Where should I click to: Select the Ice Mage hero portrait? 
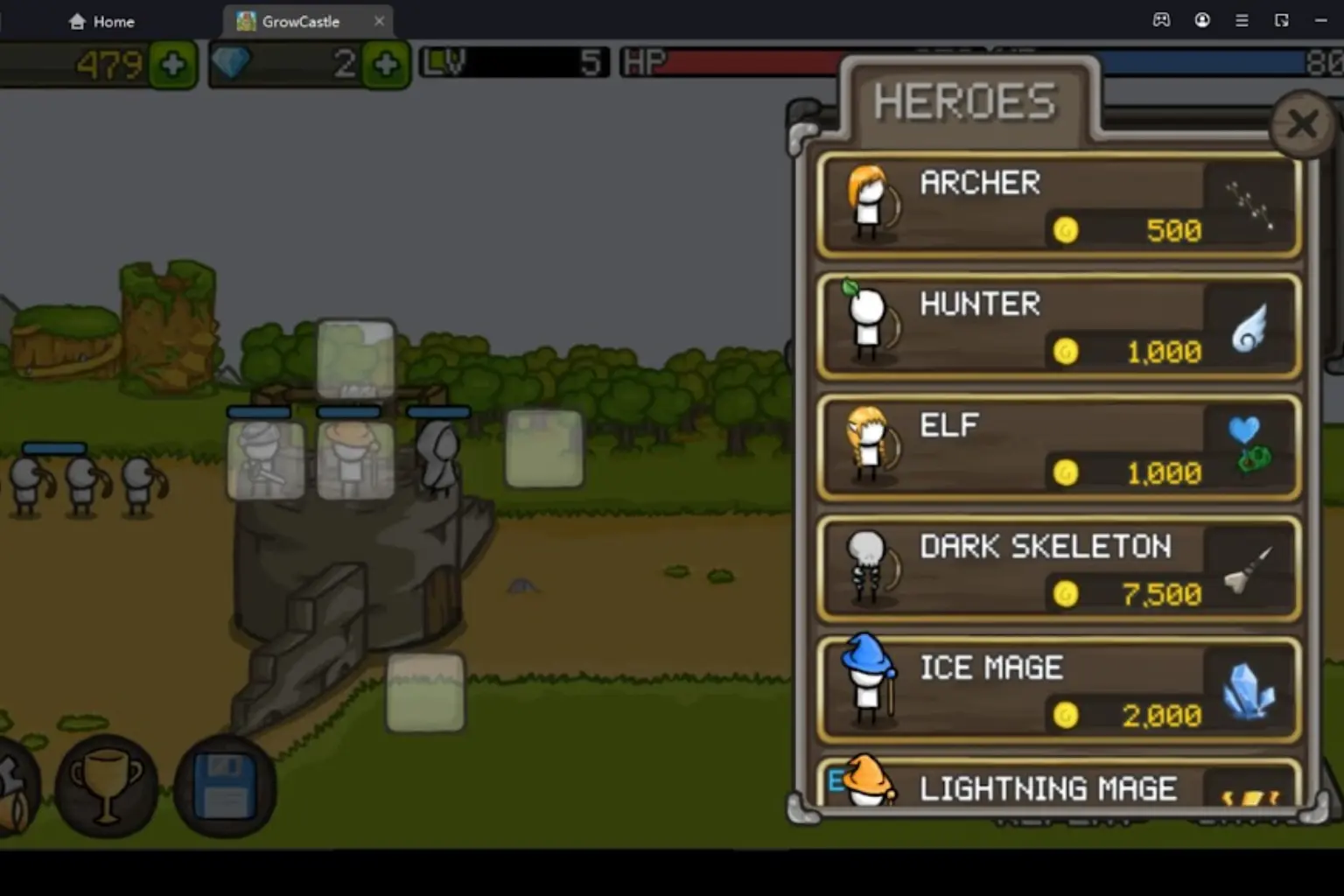[x=866, y=687]
